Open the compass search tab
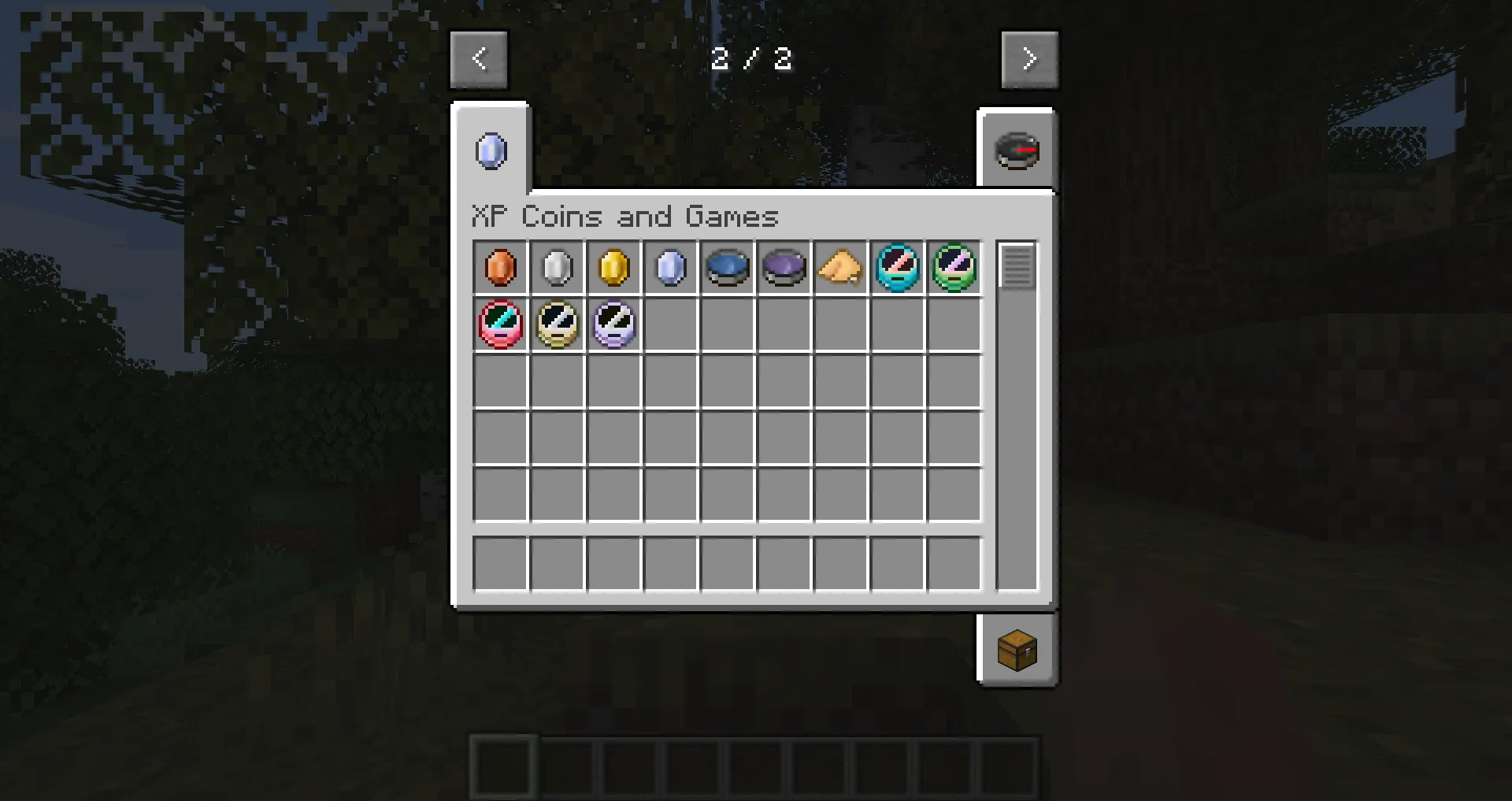 1017,150
